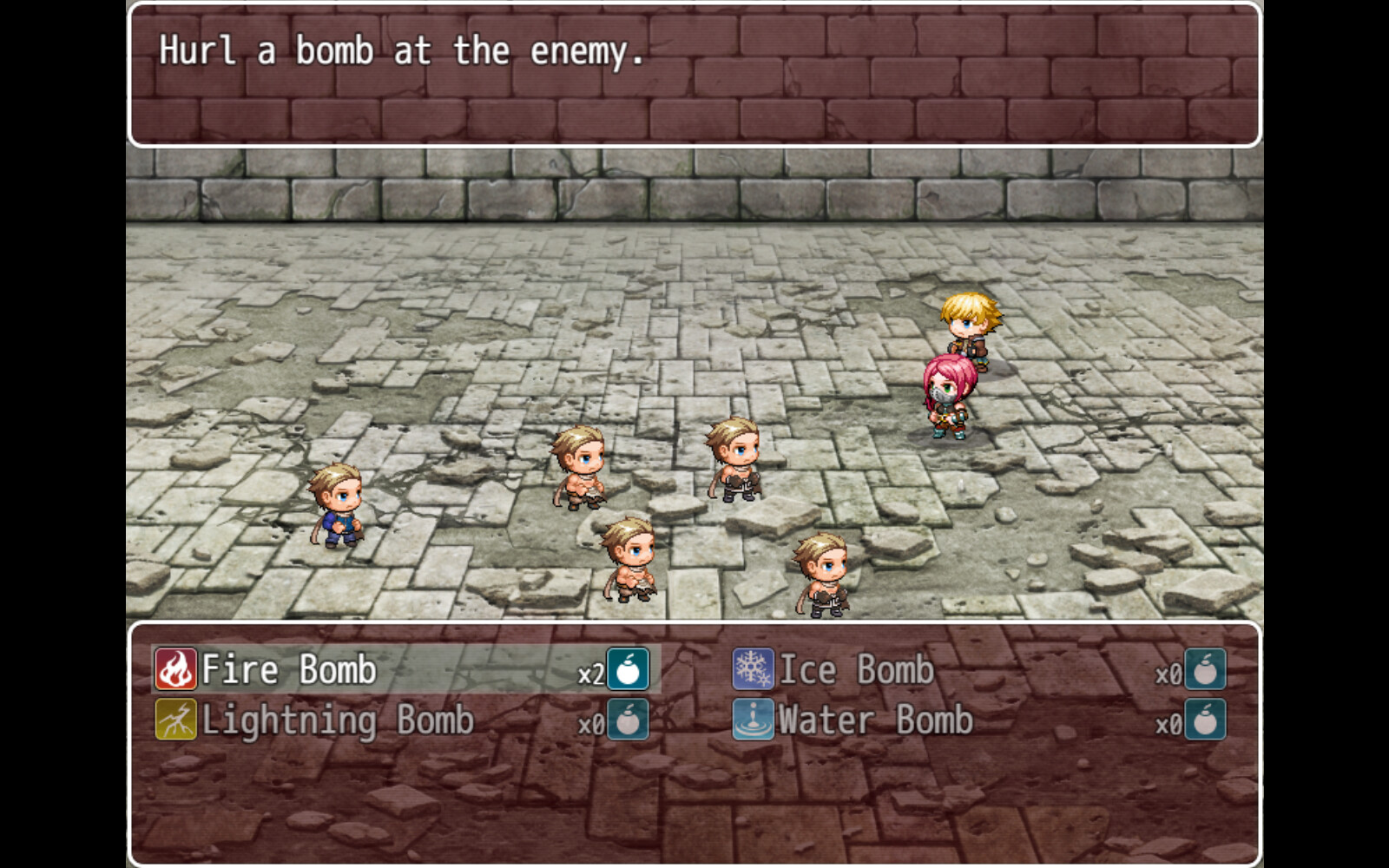Select the Ice Bomb option

[855, 669]
